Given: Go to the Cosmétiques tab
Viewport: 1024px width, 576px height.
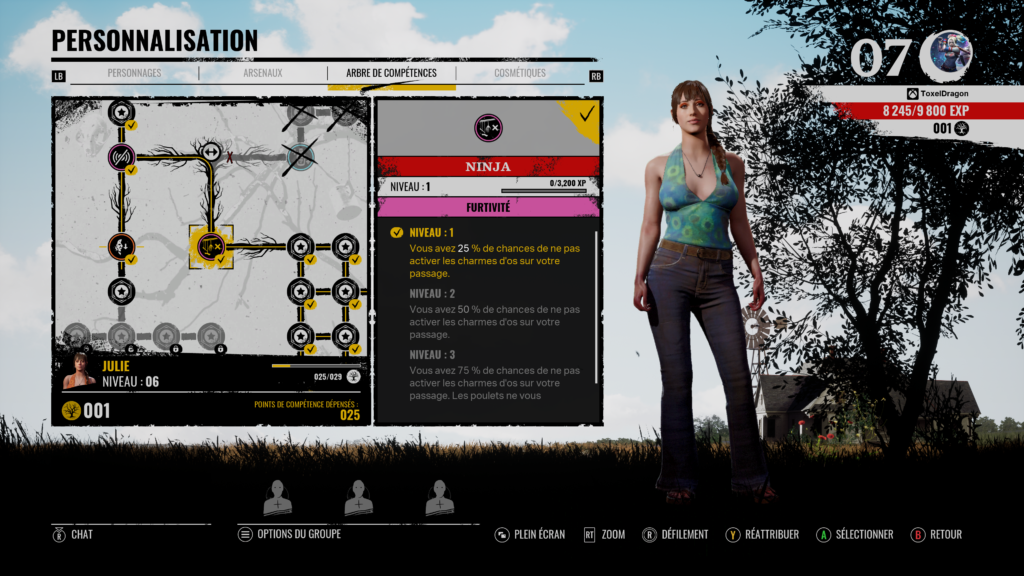Looking at the screenshot, I should pos(520,73).
